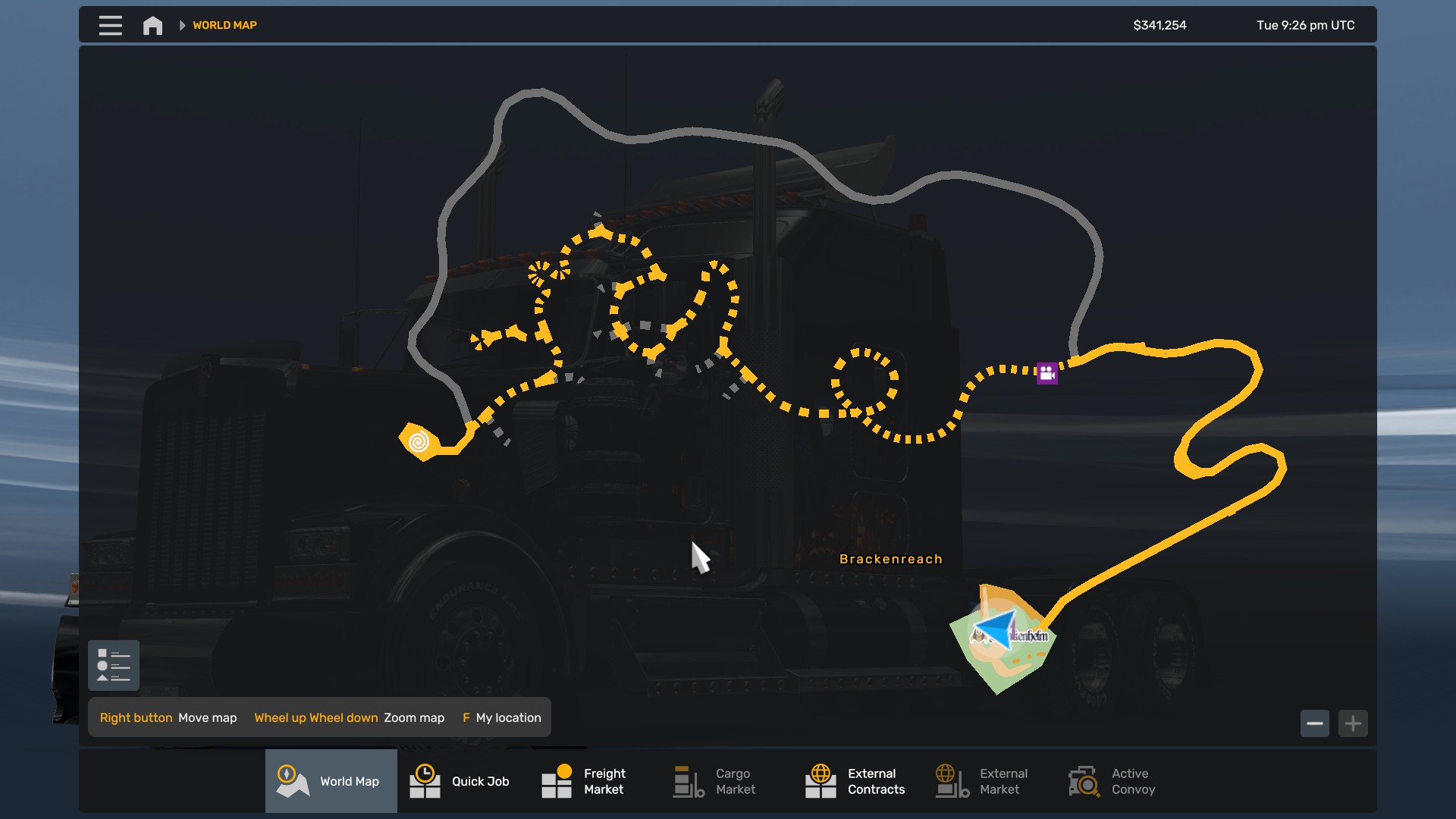Image resolution: width=1456 pixels, height=819 pixels.
Task: Open the hamburger main menu
Action: [x=110, y=25]
